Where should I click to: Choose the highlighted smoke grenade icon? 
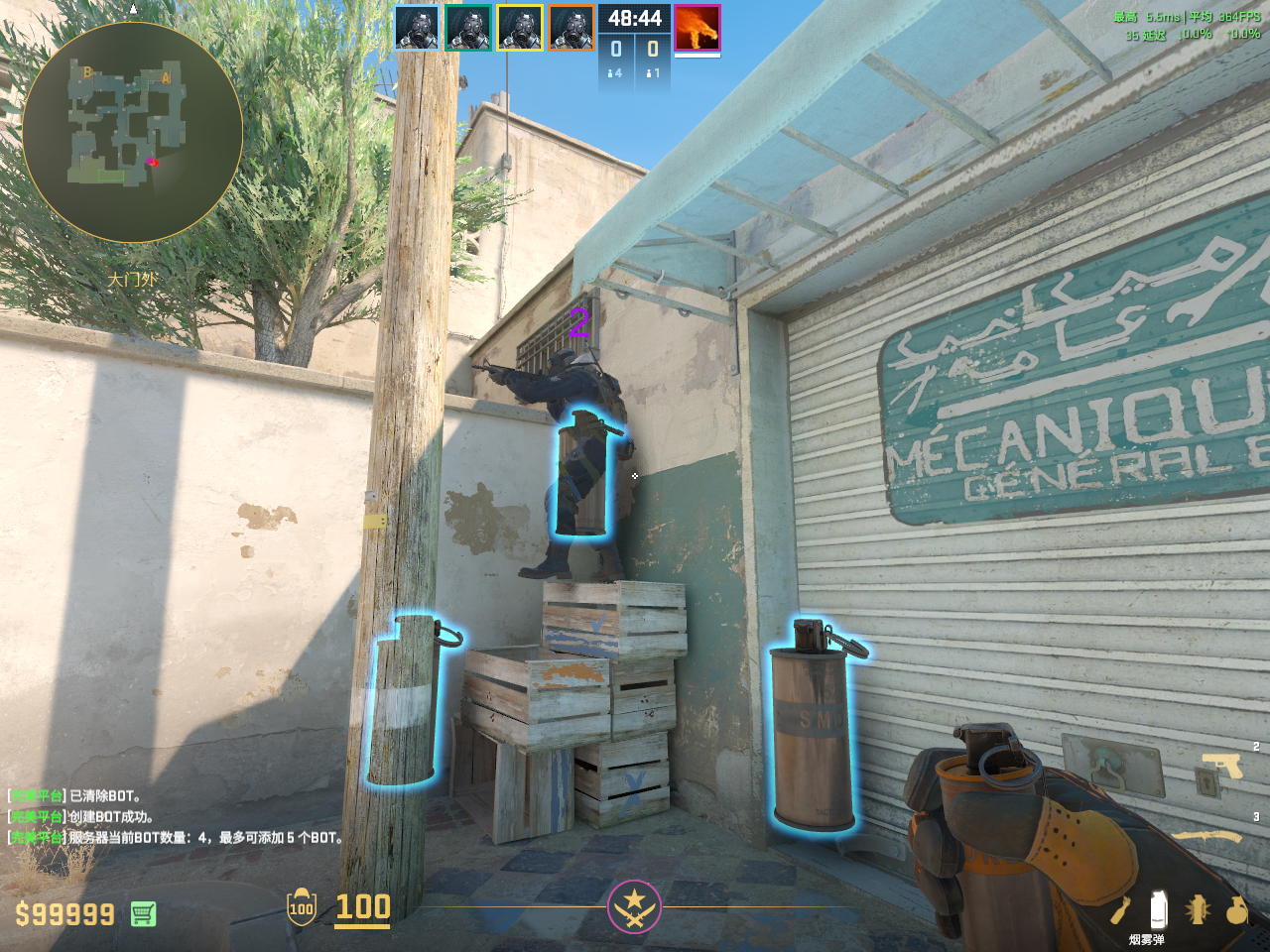click(x=1157, y=909)
